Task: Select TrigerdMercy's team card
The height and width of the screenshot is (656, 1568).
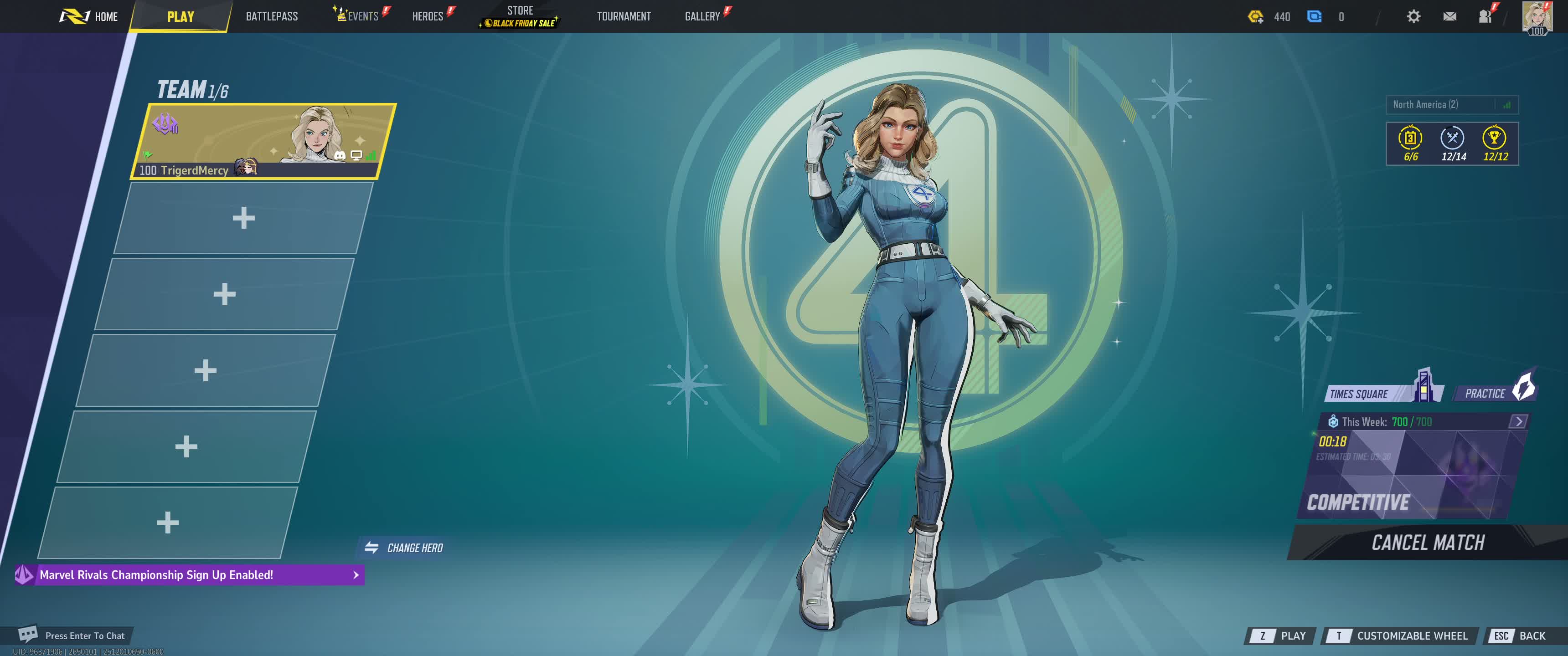Action: pyautogui.click(x=263, y=141)
